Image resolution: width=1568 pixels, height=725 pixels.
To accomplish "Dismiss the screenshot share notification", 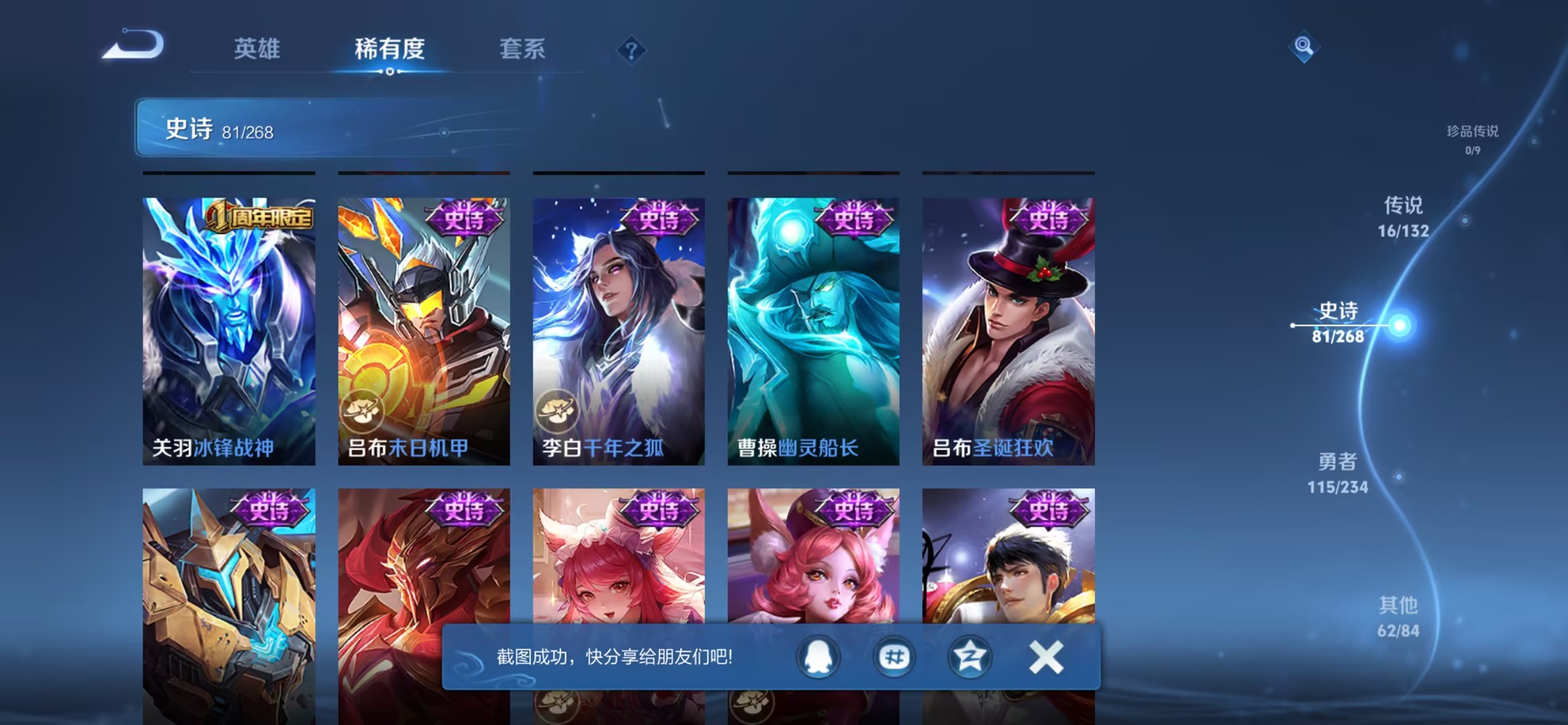I will [1045, 657].
